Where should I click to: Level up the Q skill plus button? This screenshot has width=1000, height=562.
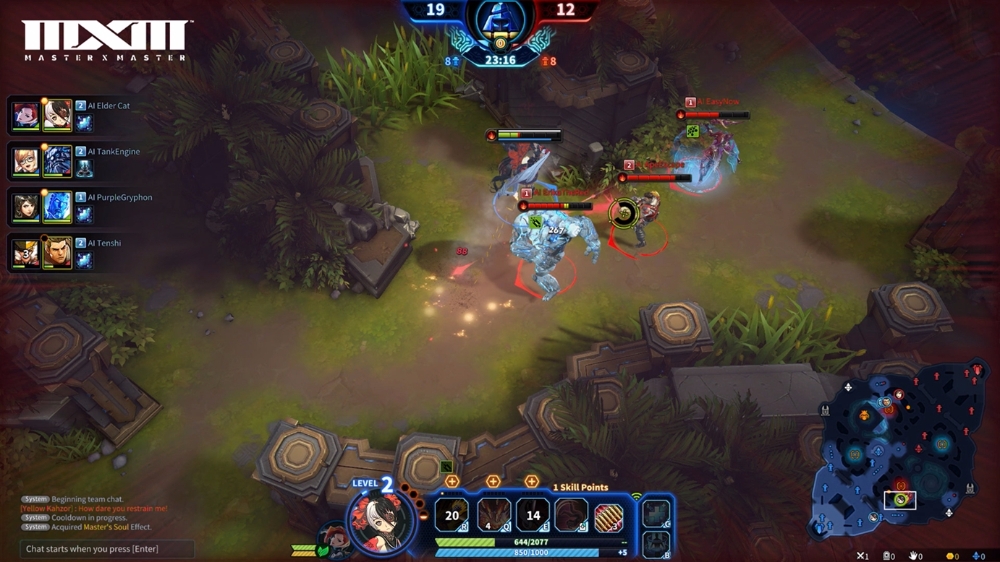pyautogui.click(x=493, y=482)
